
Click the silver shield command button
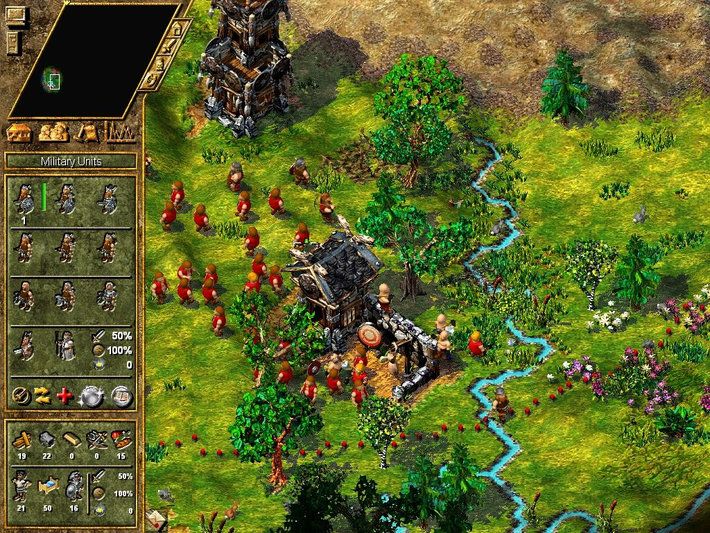point(93,394)
